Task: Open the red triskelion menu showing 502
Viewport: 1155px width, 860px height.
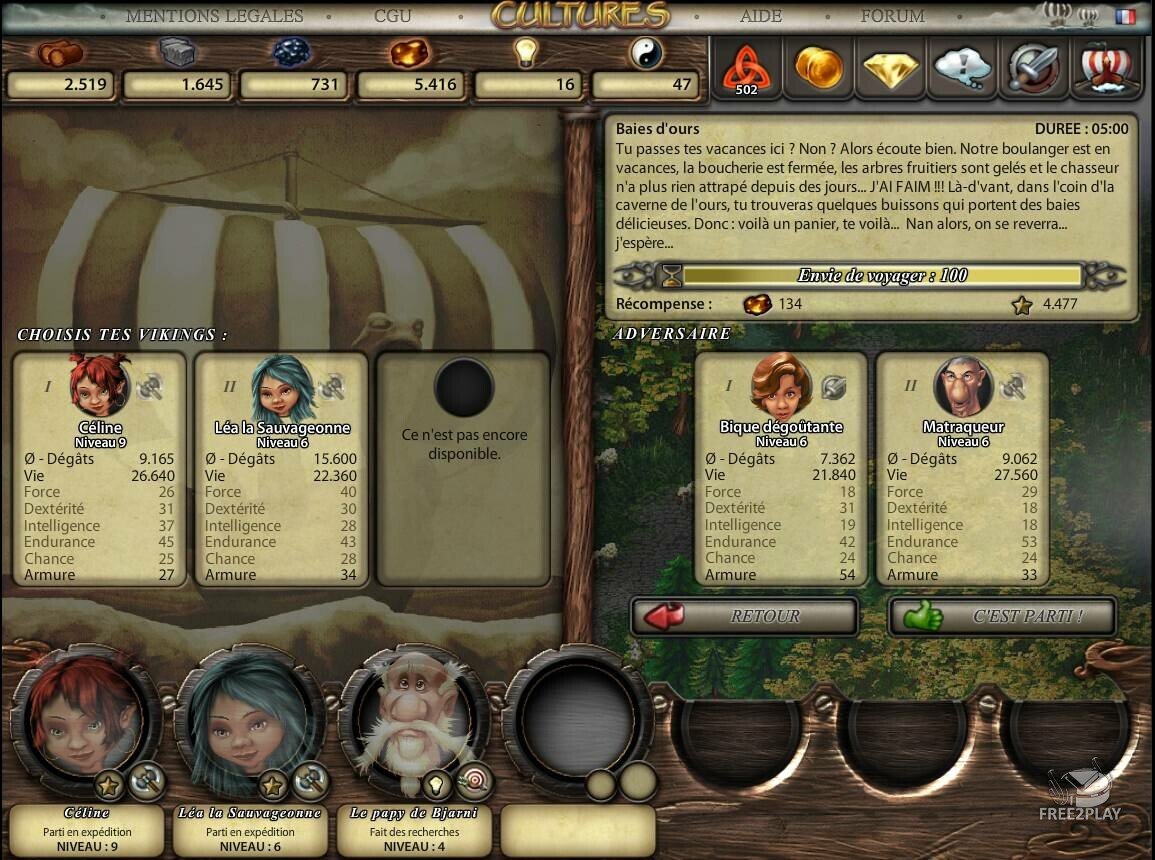Action: click(x=745, y=68)
